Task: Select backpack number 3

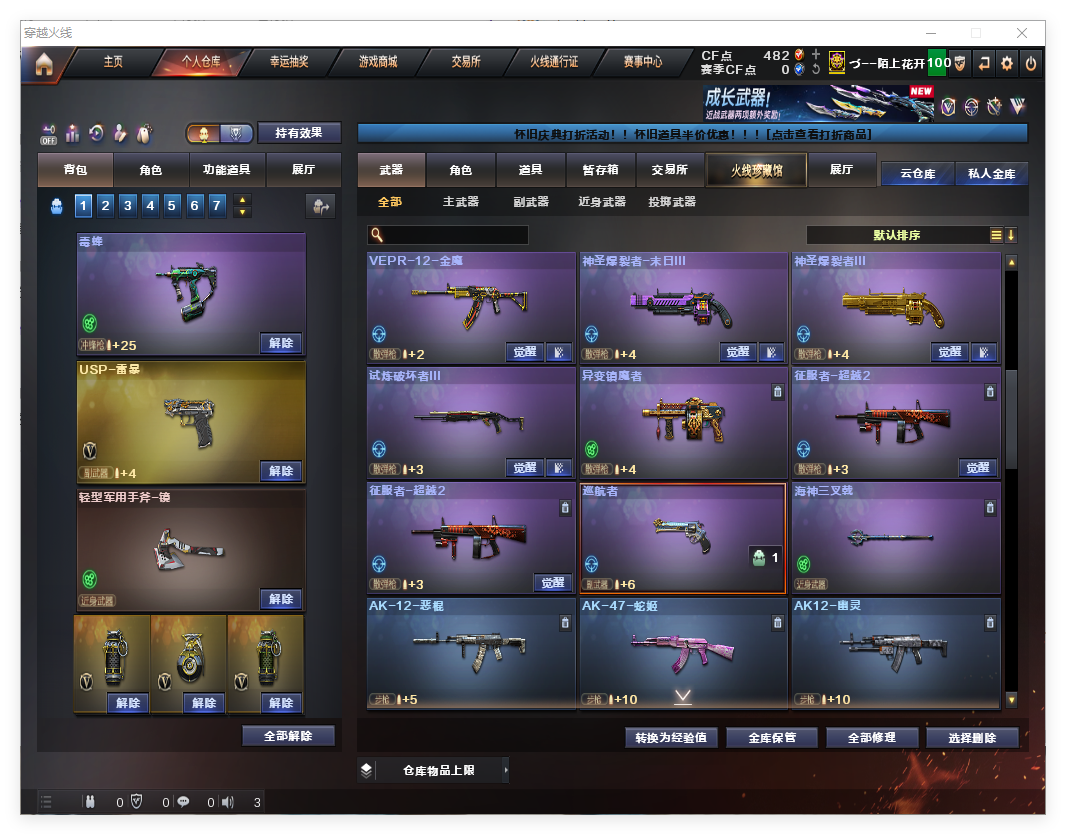Action: coord(128,206)
